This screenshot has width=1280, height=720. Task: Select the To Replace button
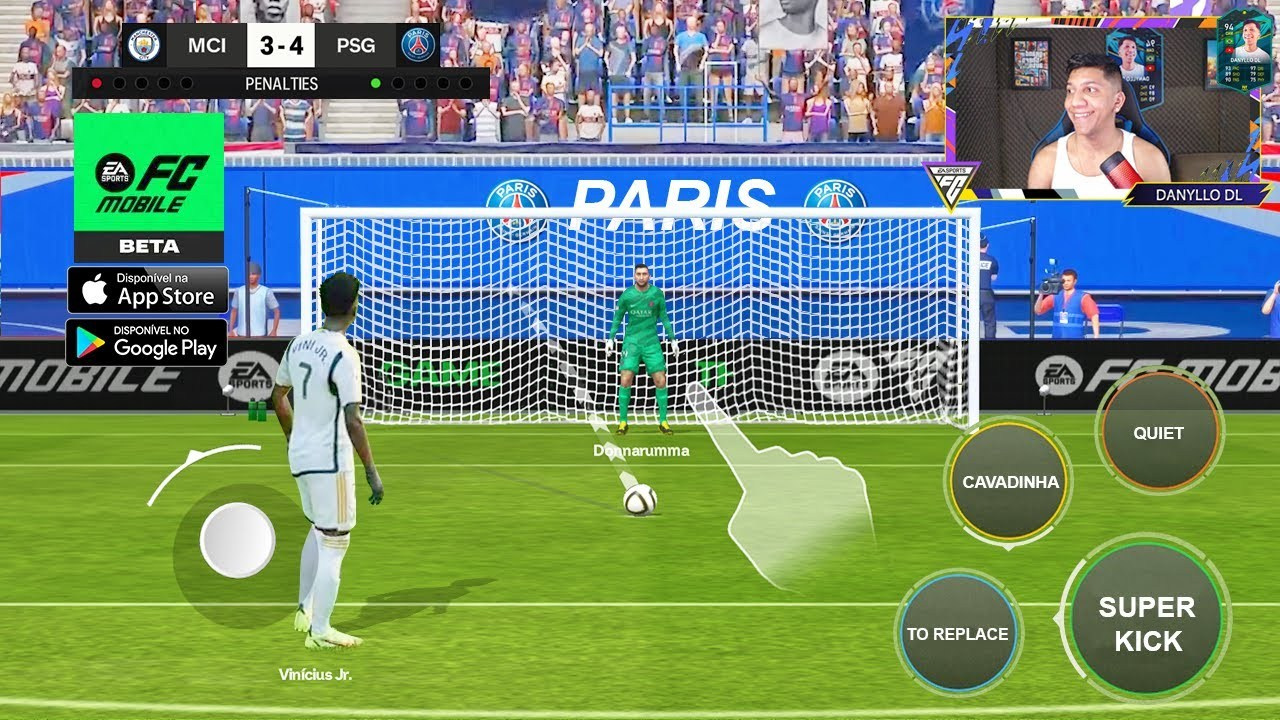pyautogui.click(x=957, y=633)
